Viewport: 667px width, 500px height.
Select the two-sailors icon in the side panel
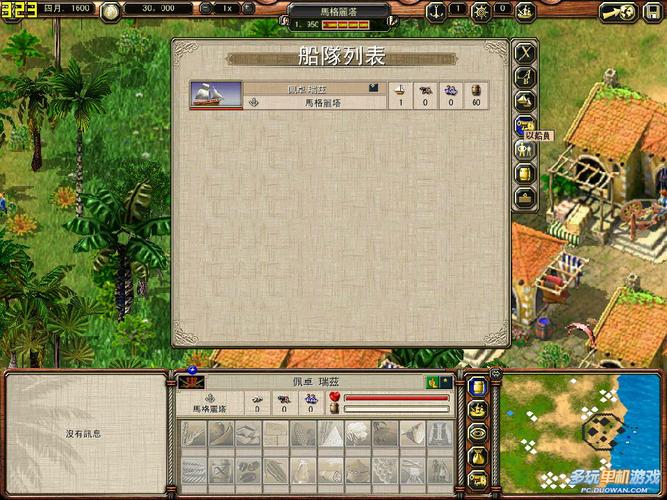point(525,149)
